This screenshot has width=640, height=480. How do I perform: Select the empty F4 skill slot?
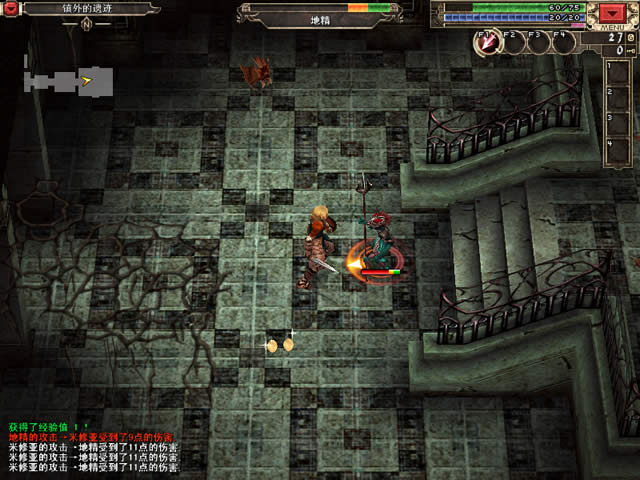point(563,42)
